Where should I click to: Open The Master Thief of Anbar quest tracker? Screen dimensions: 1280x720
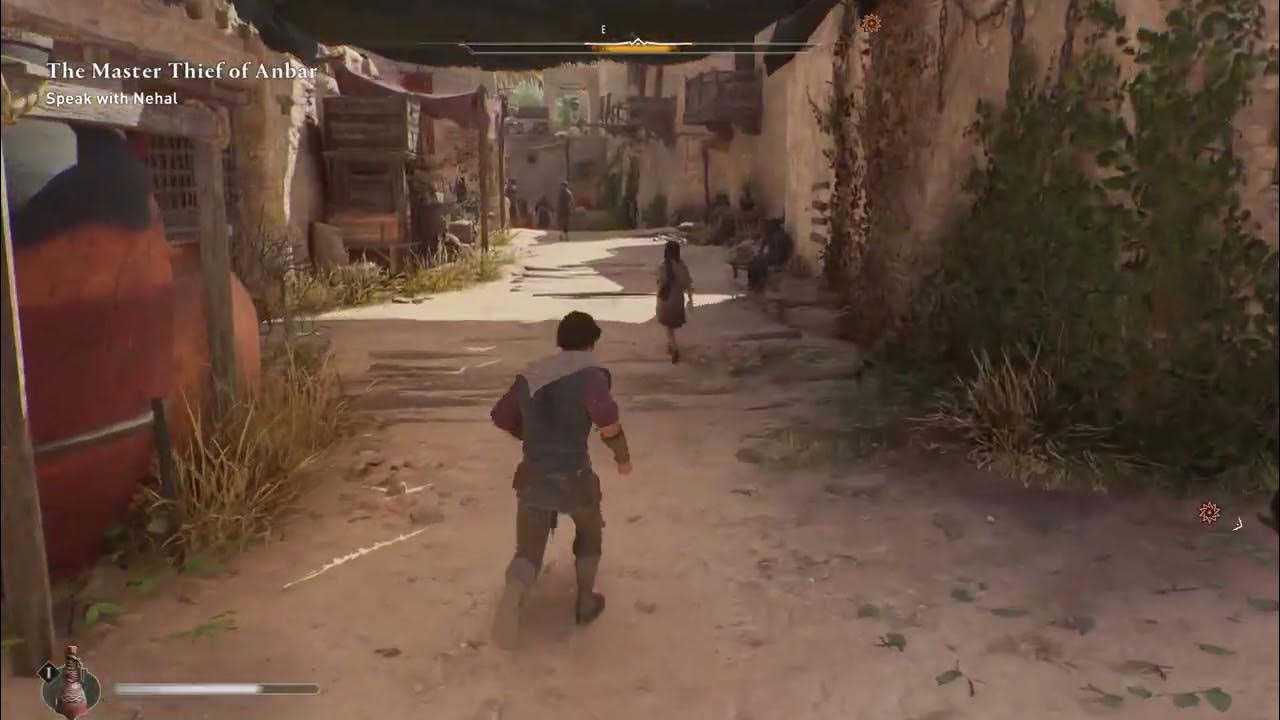(x=181, y=71)
